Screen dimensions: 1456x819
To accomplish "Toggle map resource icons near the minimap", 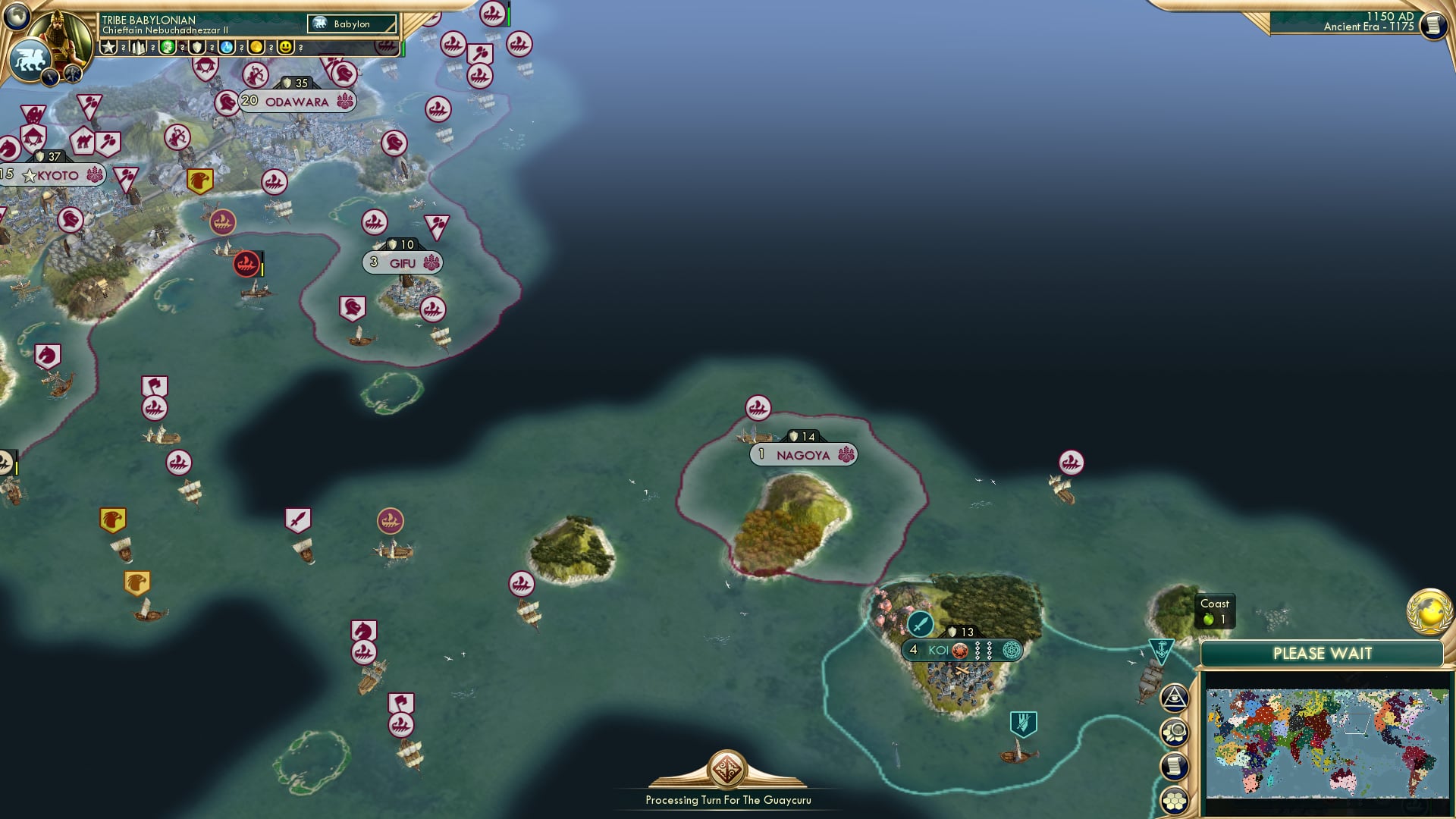I will pos(1175,731).
